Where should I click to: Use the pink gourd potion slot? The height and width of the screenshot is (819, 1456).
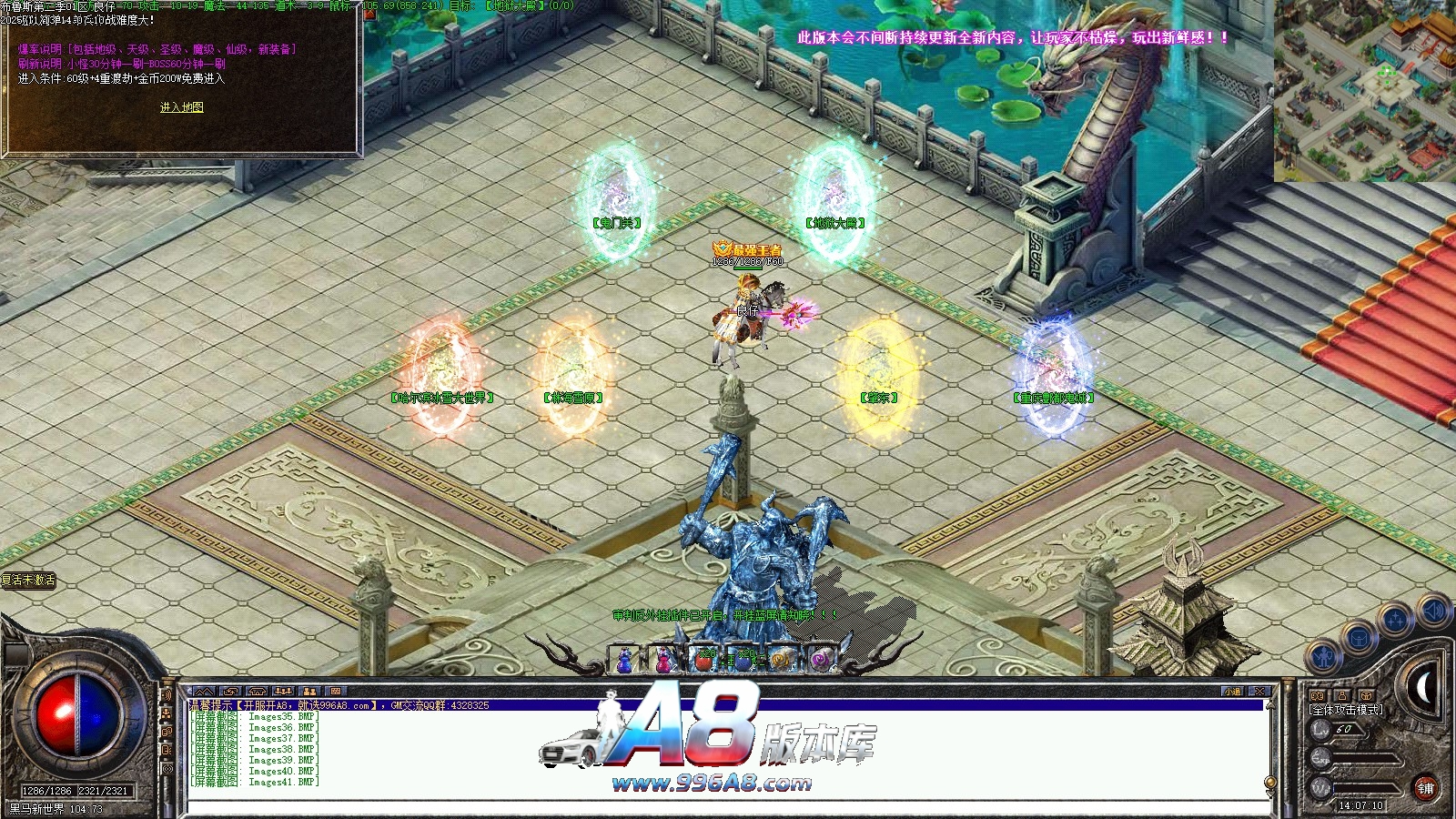coord(664,660)
